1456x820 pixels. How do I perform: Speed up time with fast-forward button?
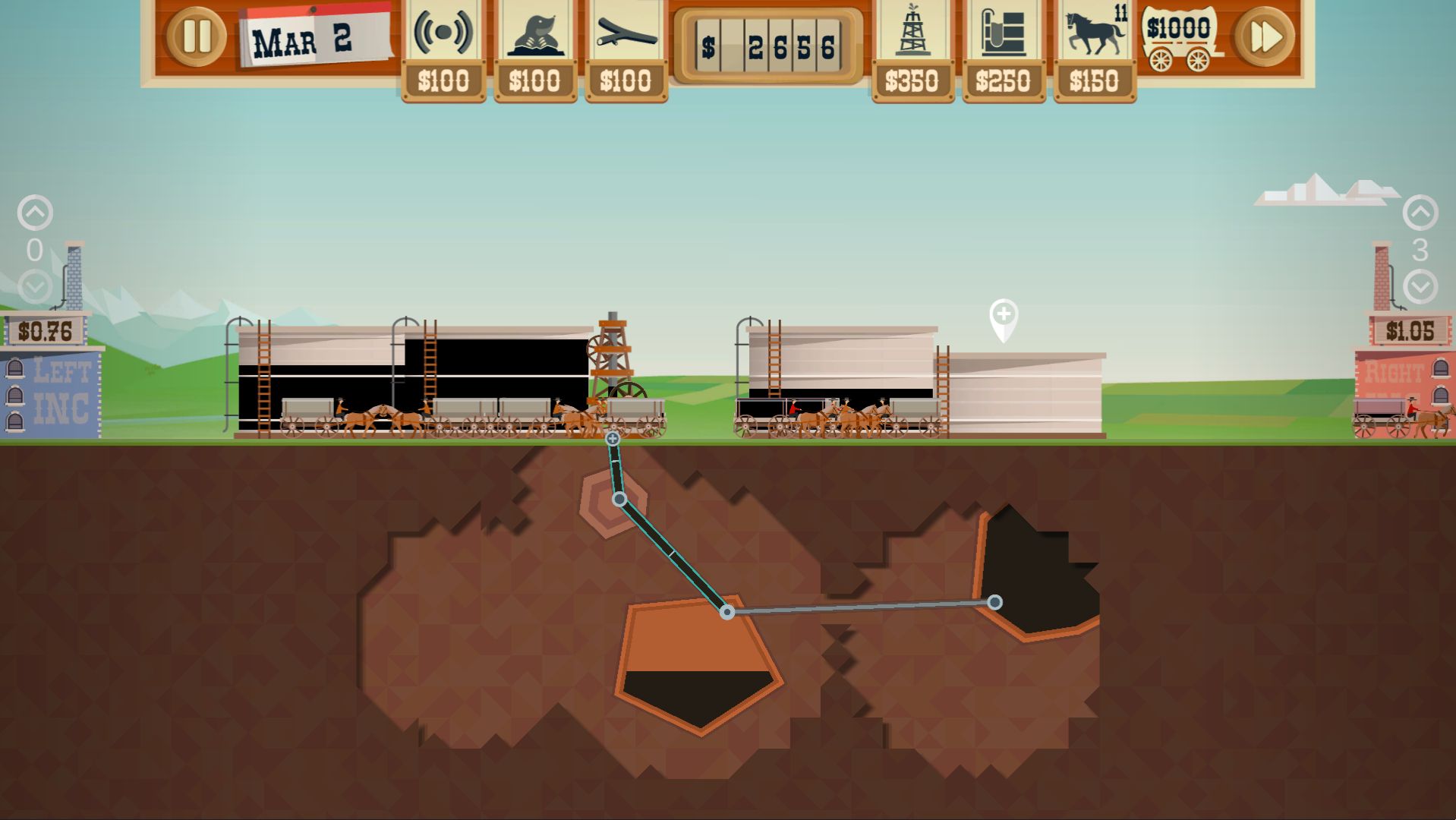pos(1264,36)
